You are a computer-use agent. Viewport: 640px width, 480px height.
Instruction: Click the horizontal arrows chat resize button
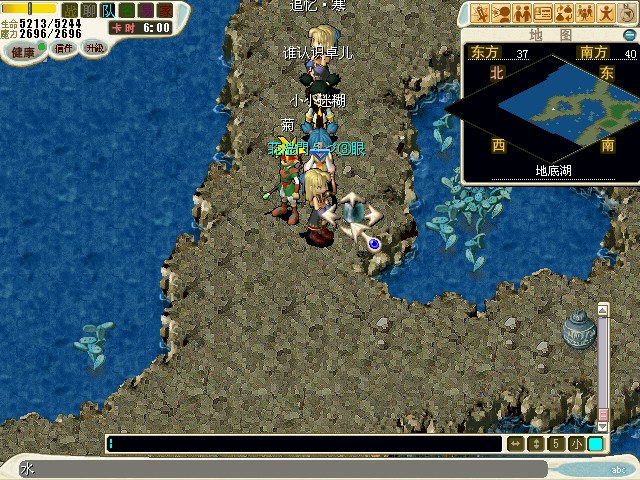(516, 443)
